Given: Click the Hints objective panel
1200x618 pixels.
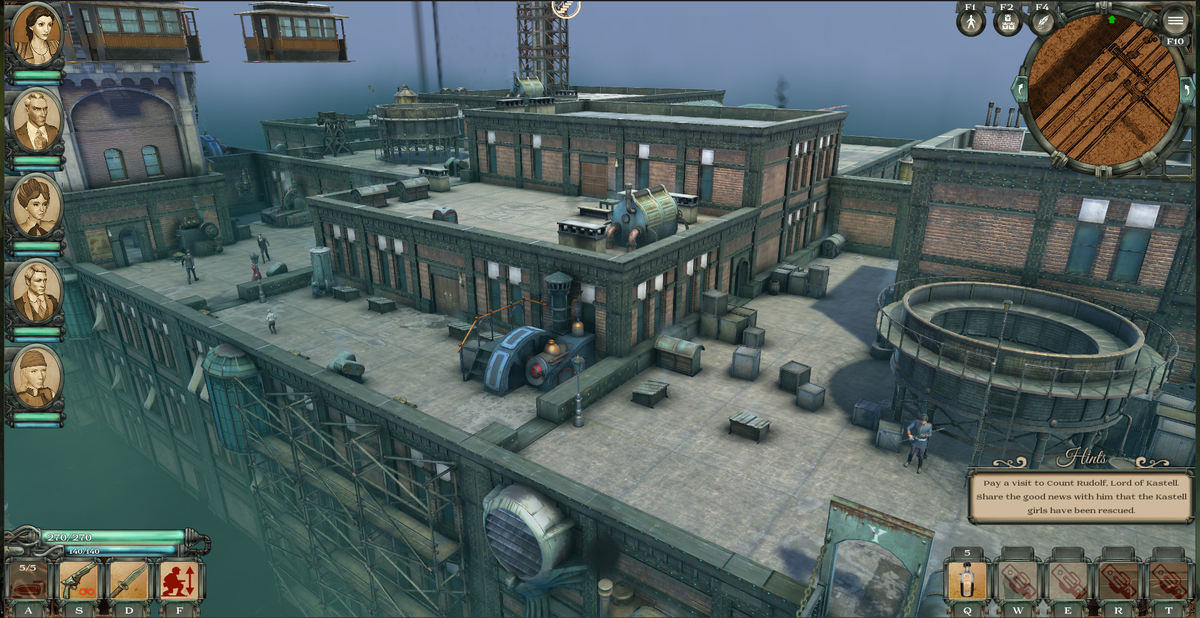Looking at the screenshot, I should coord(1081,496).
